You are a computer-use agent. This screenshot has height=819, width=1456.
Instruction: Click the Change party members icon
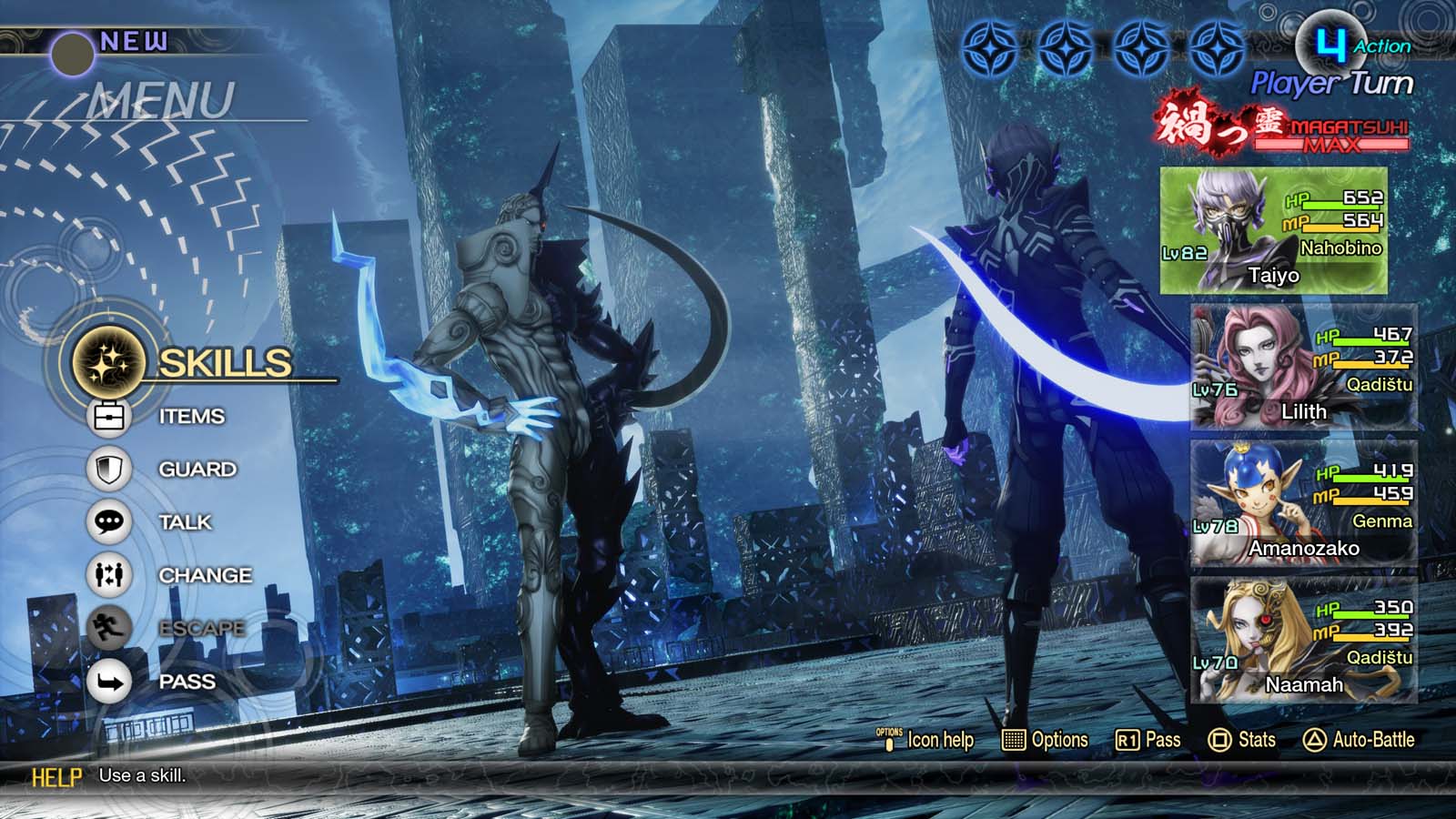(x=109, y=575)
